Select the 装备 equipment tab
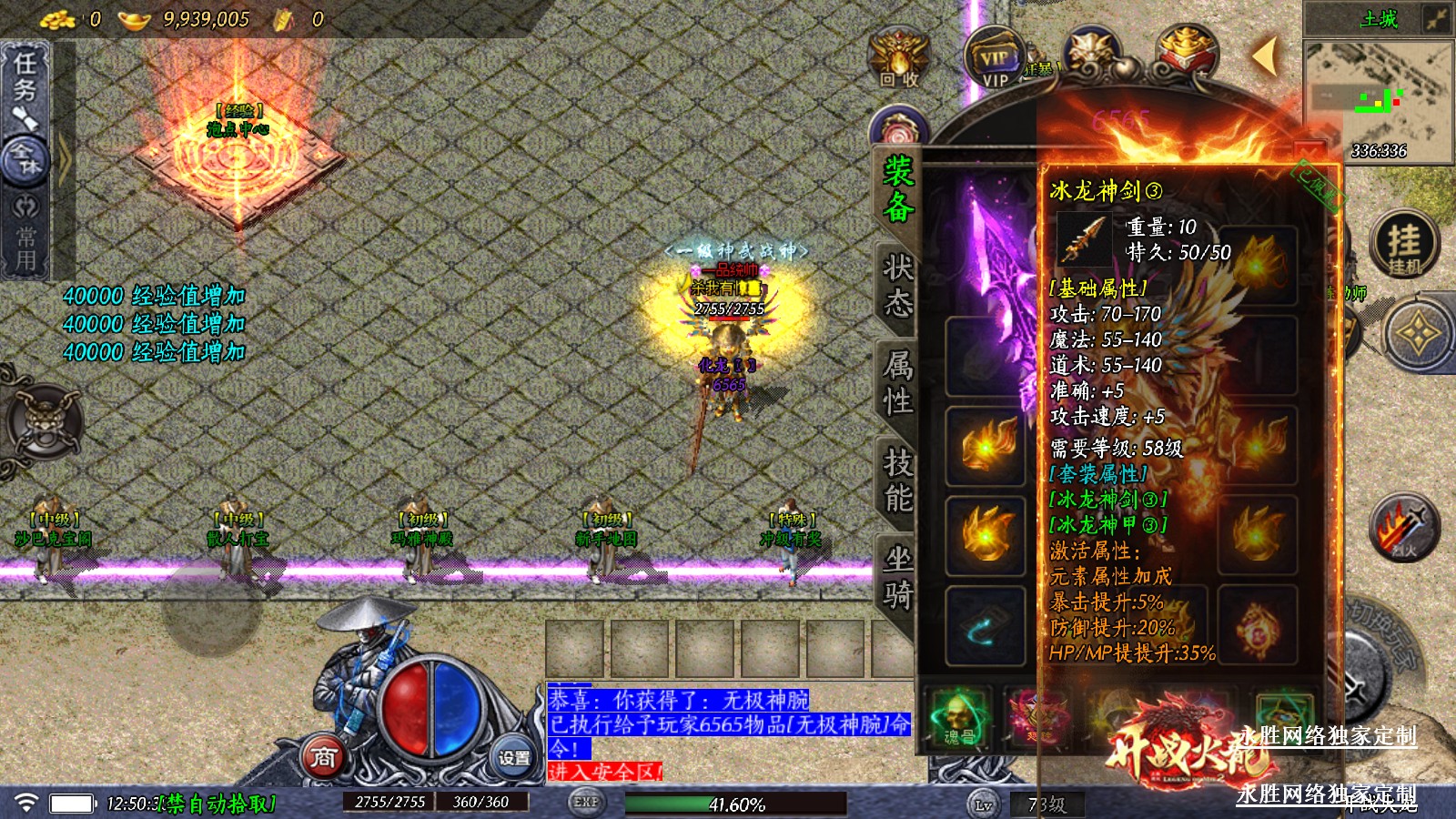The image size is (1456, 819). click(897, 189)
